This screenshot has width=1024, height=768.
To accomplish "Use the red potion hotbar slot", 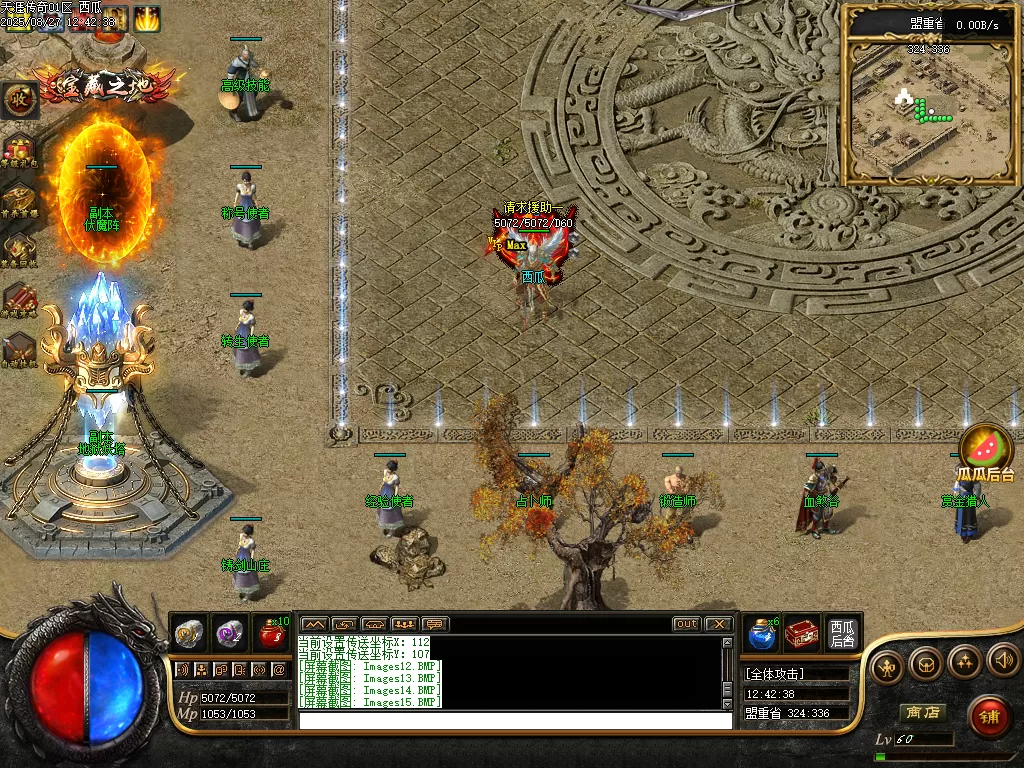I will click(272, 633).
